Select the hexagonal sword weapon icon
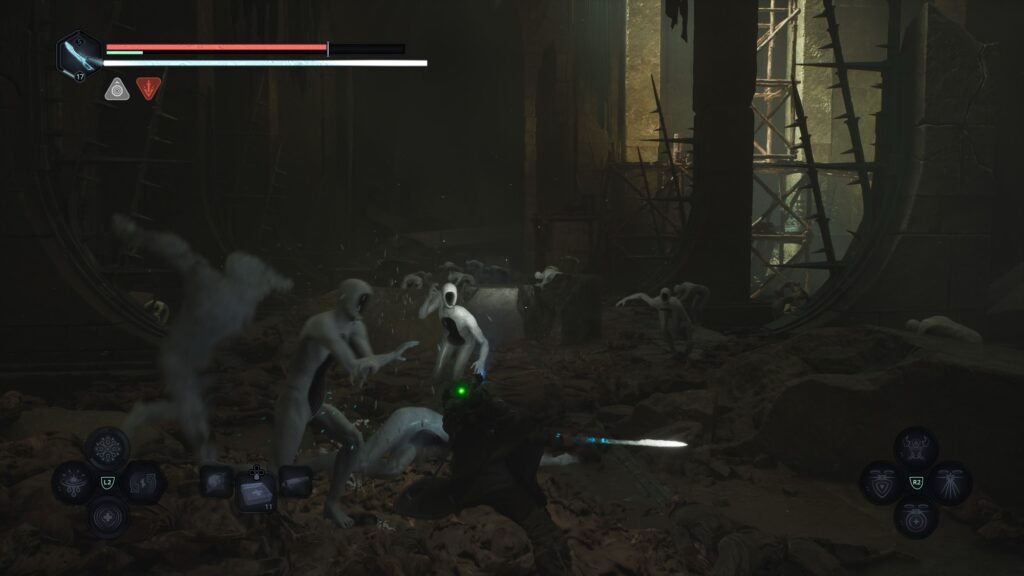The width and height of the screenshot is (1024, 576). pos(78,54)
